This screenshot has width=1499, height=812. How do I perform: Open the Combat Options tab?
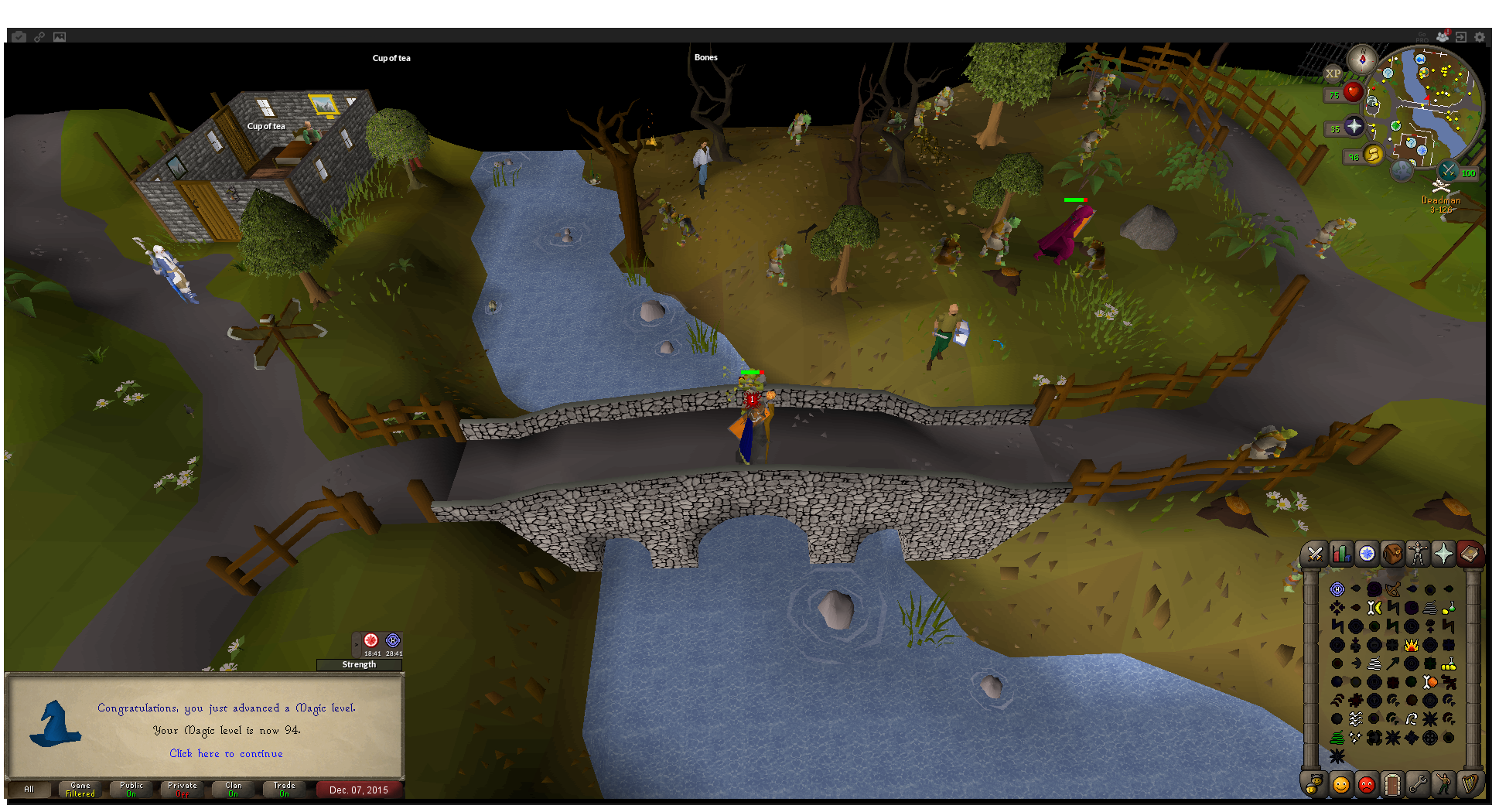1315,554
